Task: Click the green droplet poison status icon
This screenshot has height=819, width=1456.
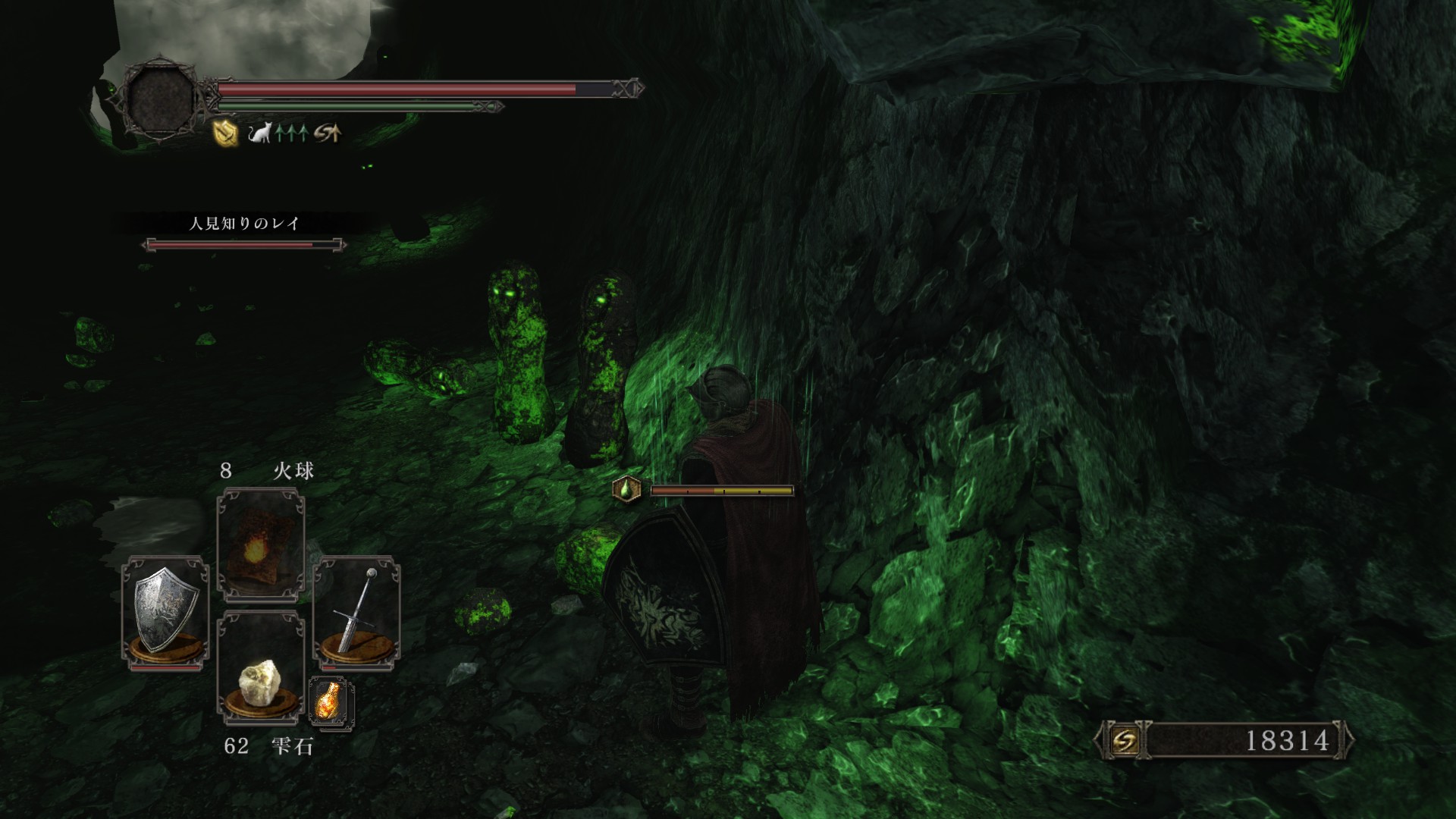Action: pos(626,490)
